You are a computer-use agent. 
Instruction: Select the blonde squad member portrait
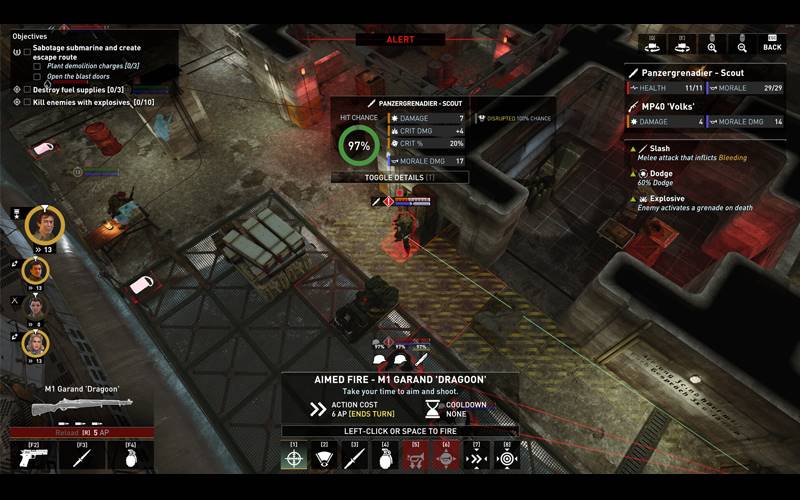click(x=36, y=343)
